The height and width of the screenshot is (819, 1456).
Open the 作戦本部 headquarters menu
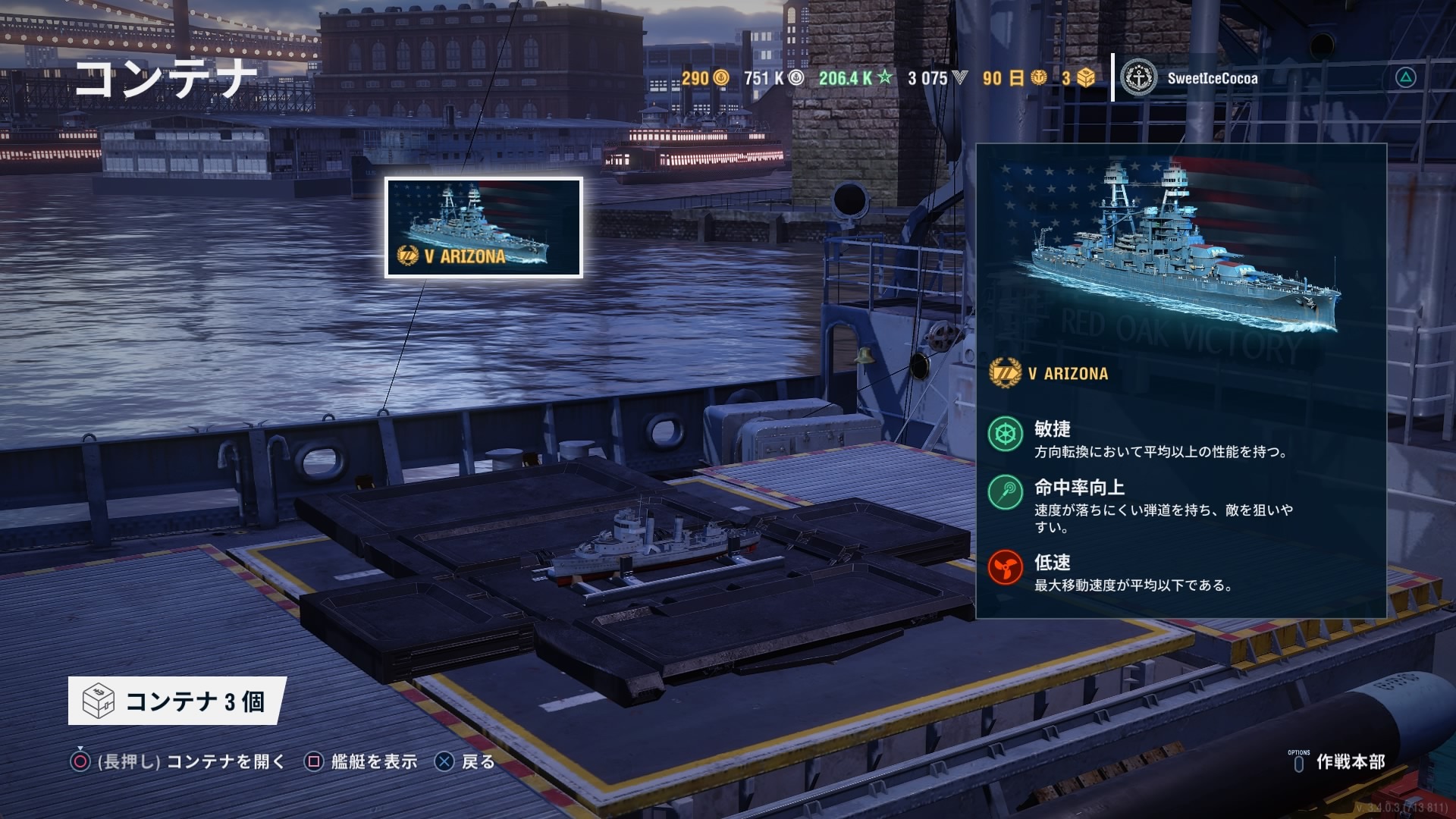1338,761
